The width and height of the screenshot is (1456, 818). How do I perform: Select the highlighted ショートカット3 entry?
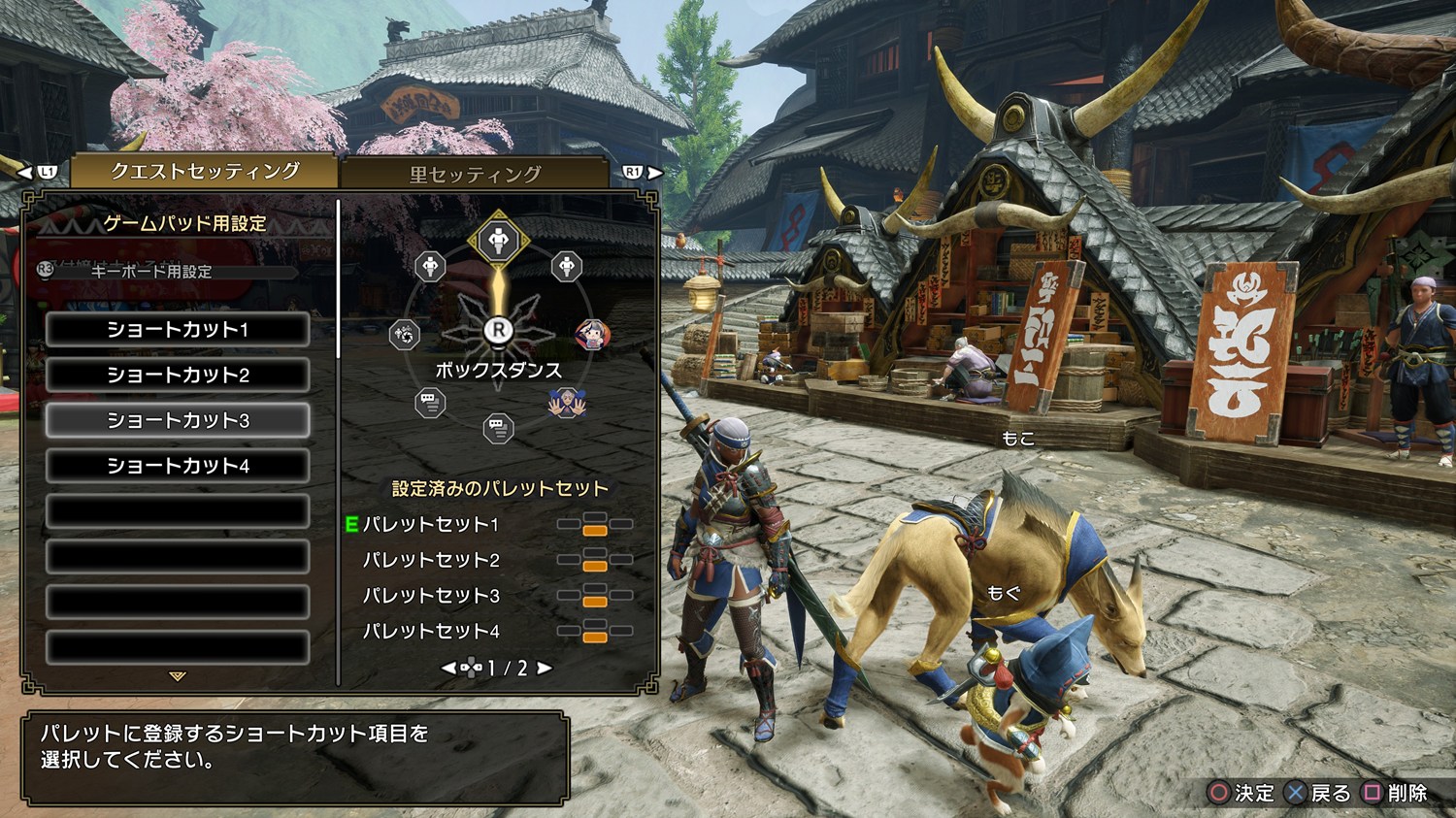pos(178,420)
